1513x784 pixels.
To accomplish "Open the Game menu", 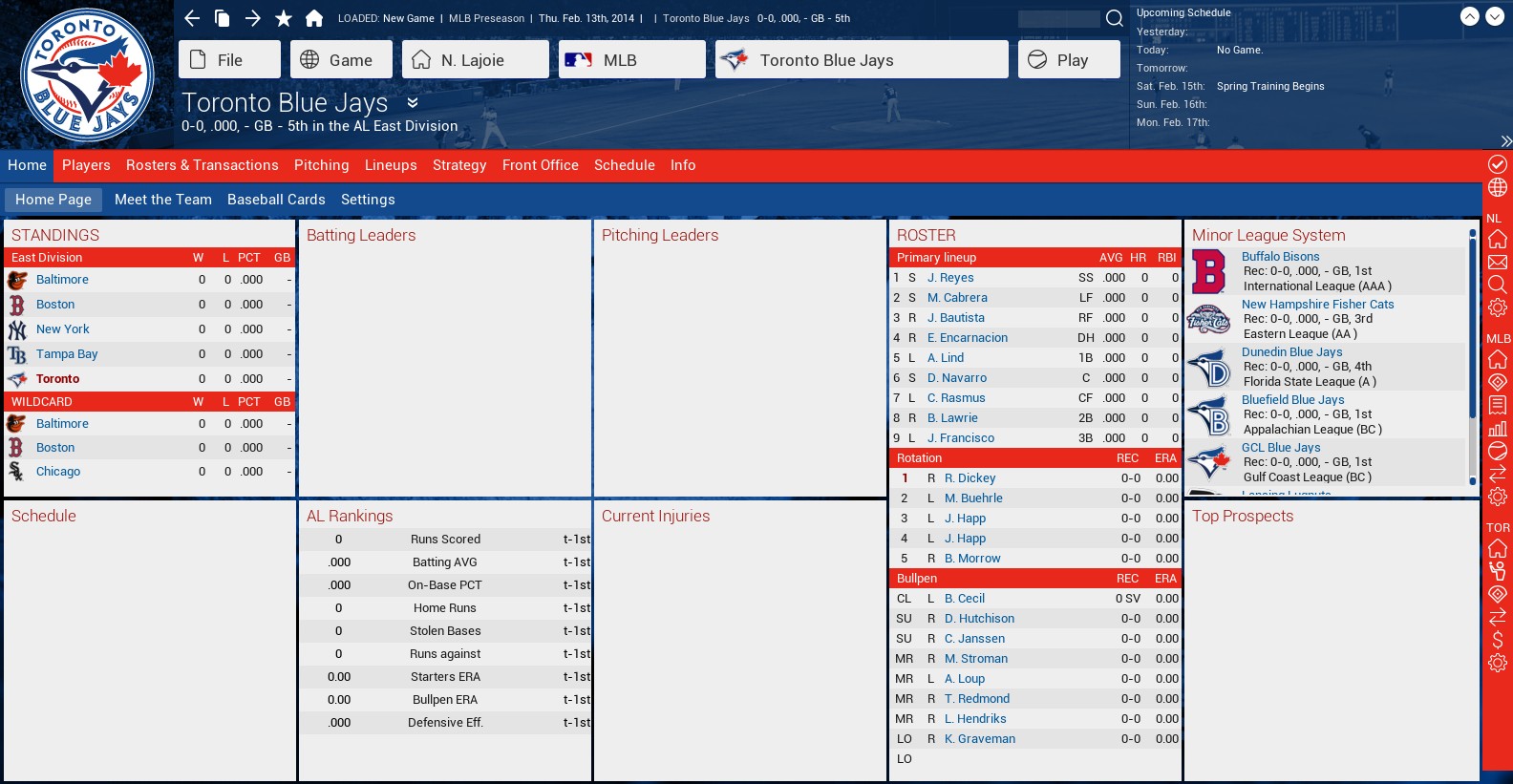I will (x=341, y=60).
